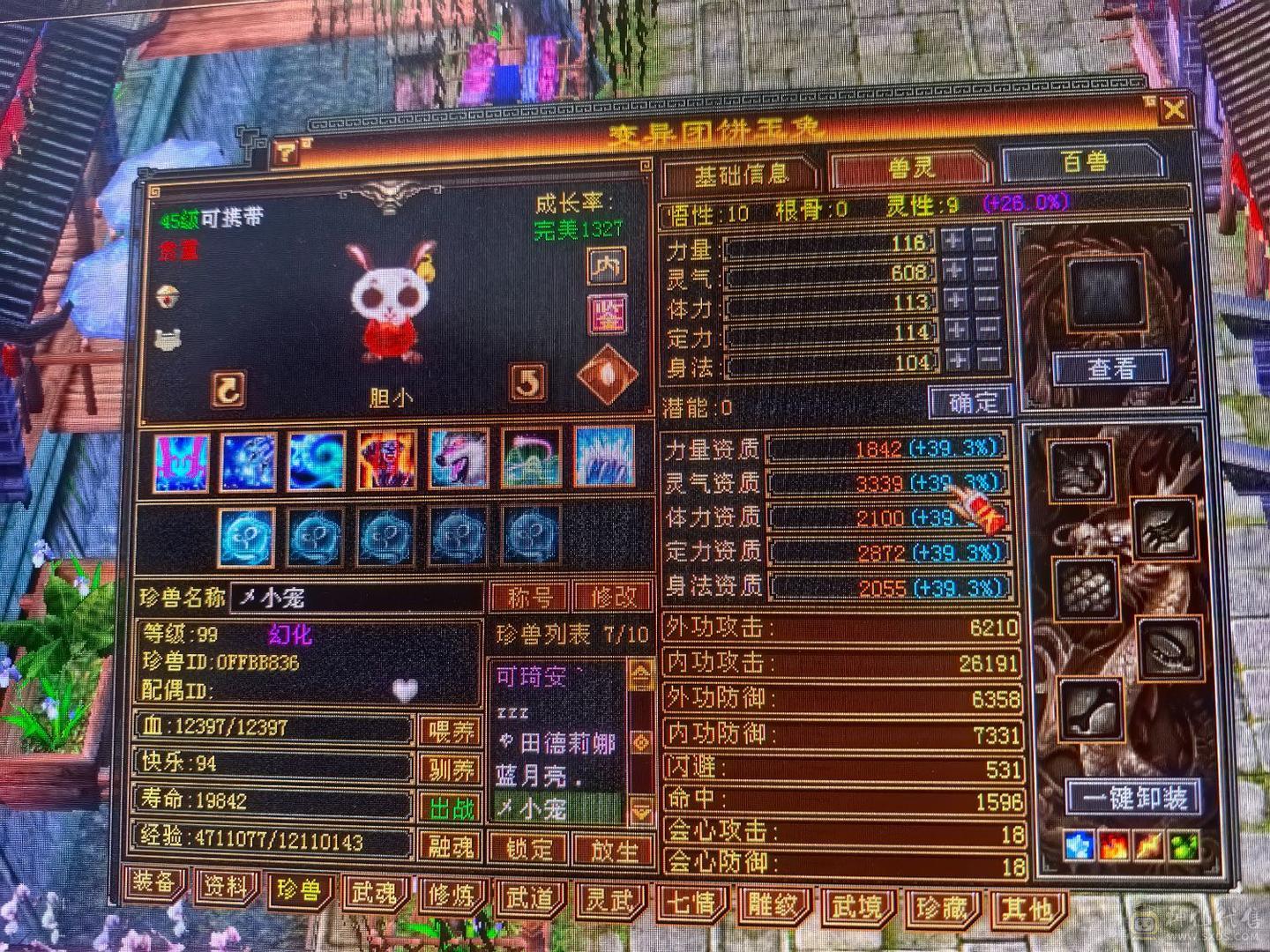Click the blue whirlpool skill icon
The width and height of the screenshot is (1270, 952).
pyautogui.click(x=316, y=458)
